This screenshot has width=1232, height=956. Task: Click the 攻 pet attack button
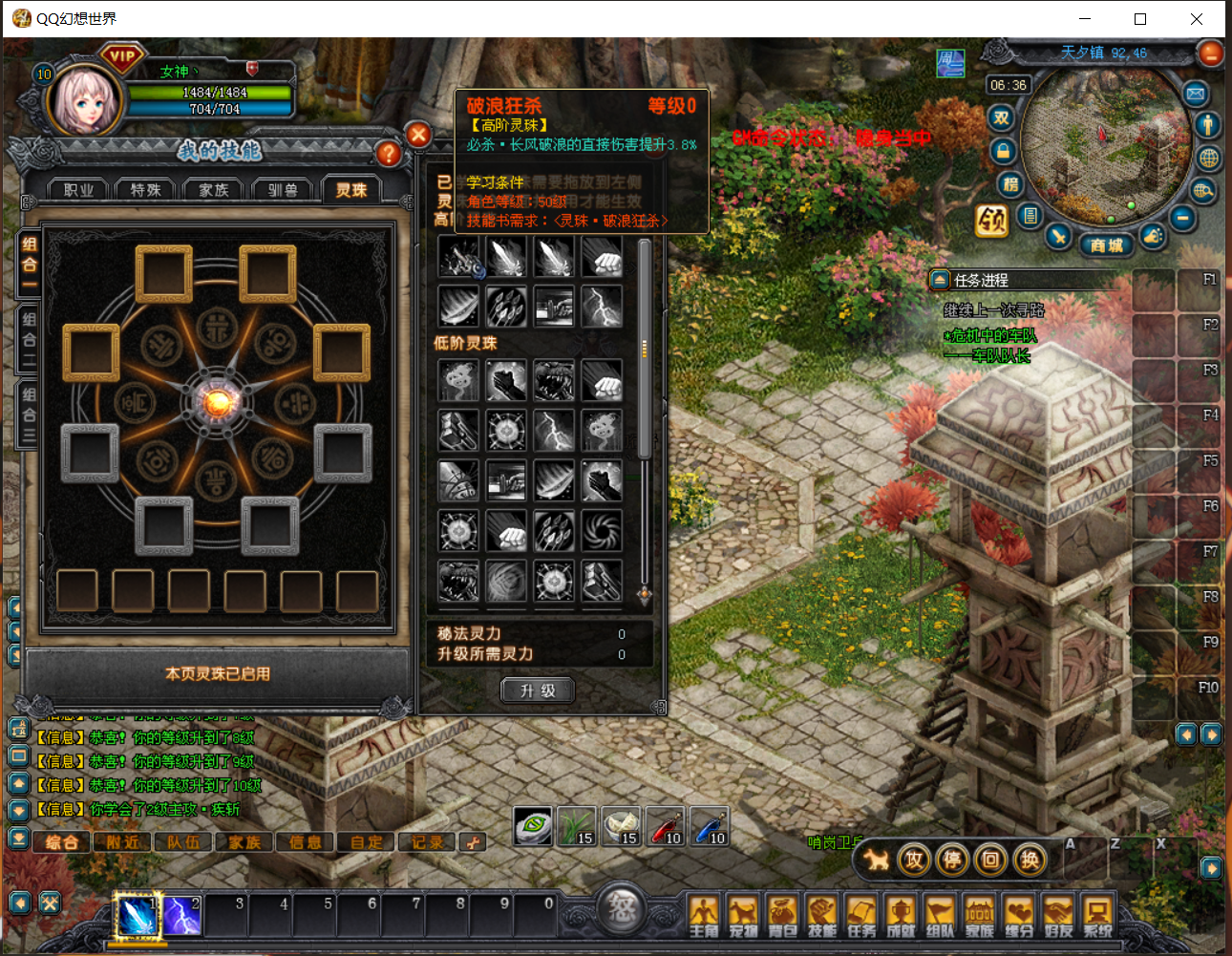click(x=914, y=860)
